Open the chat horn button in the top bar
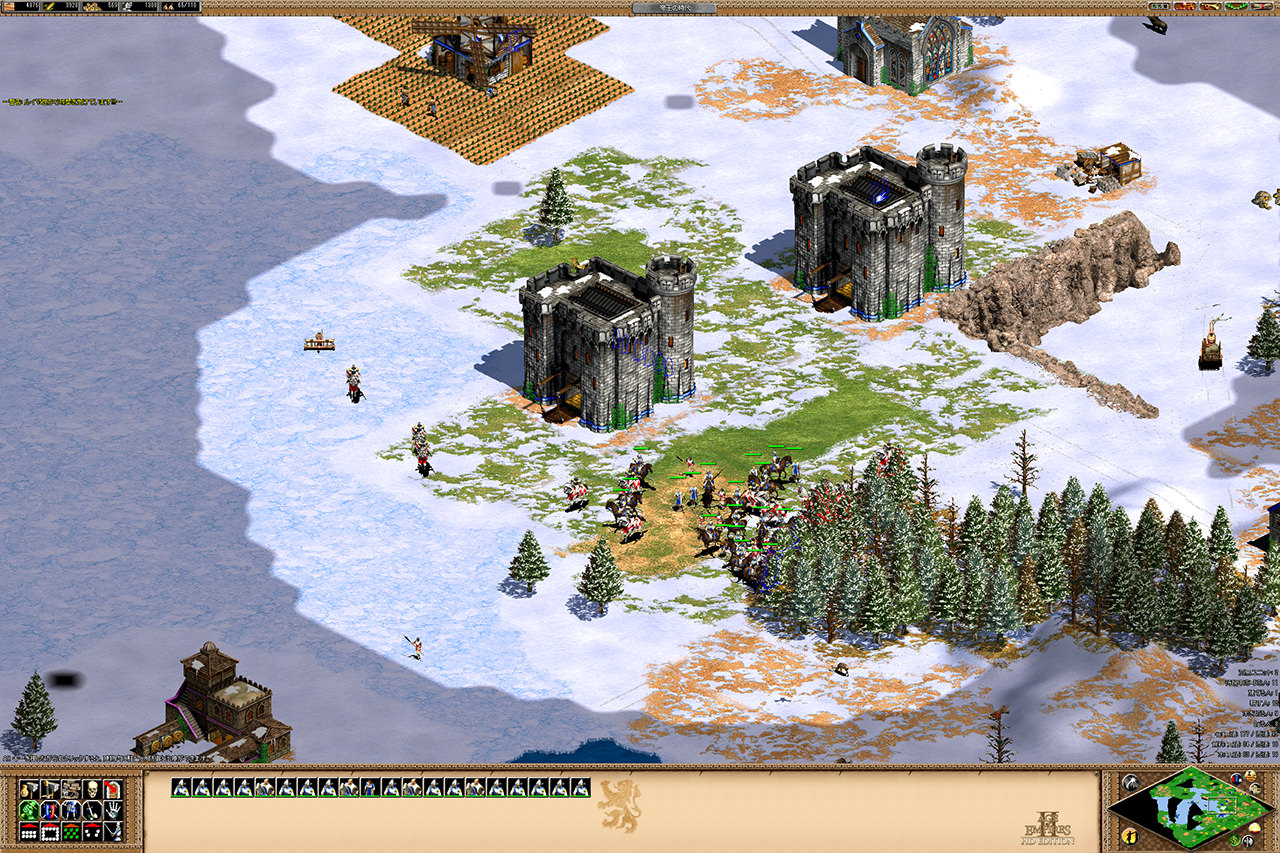1280x853 pixels. pos(1210,6)
